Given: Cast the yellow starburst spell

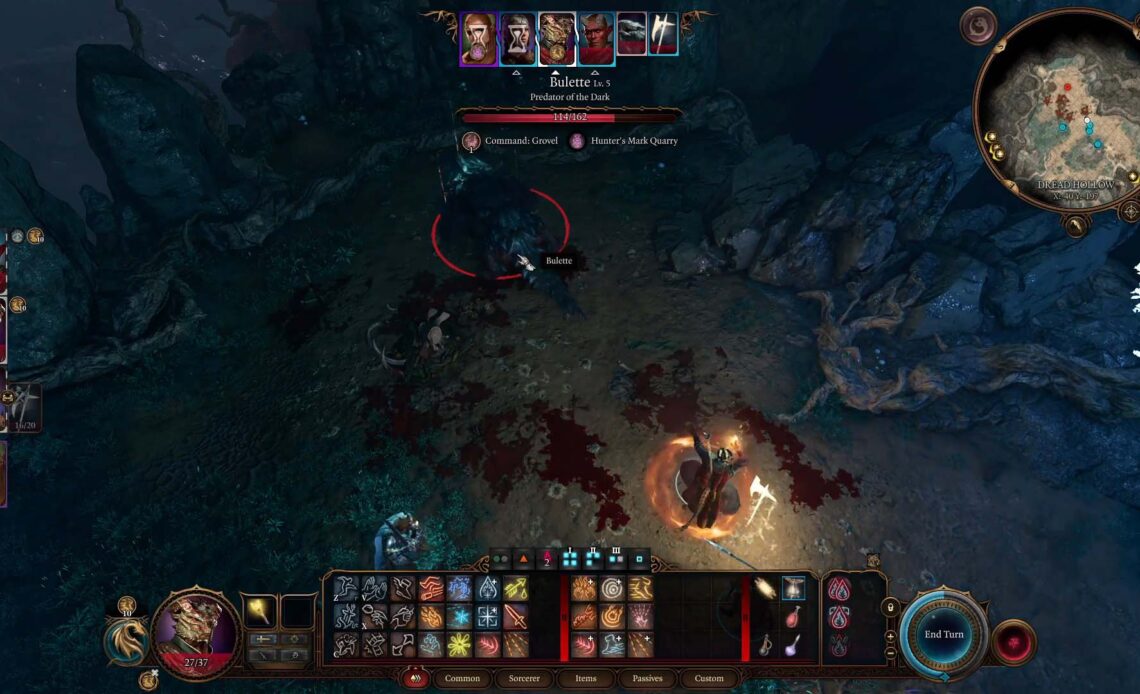Looking at the screenshot, I should tap(459, 644).
